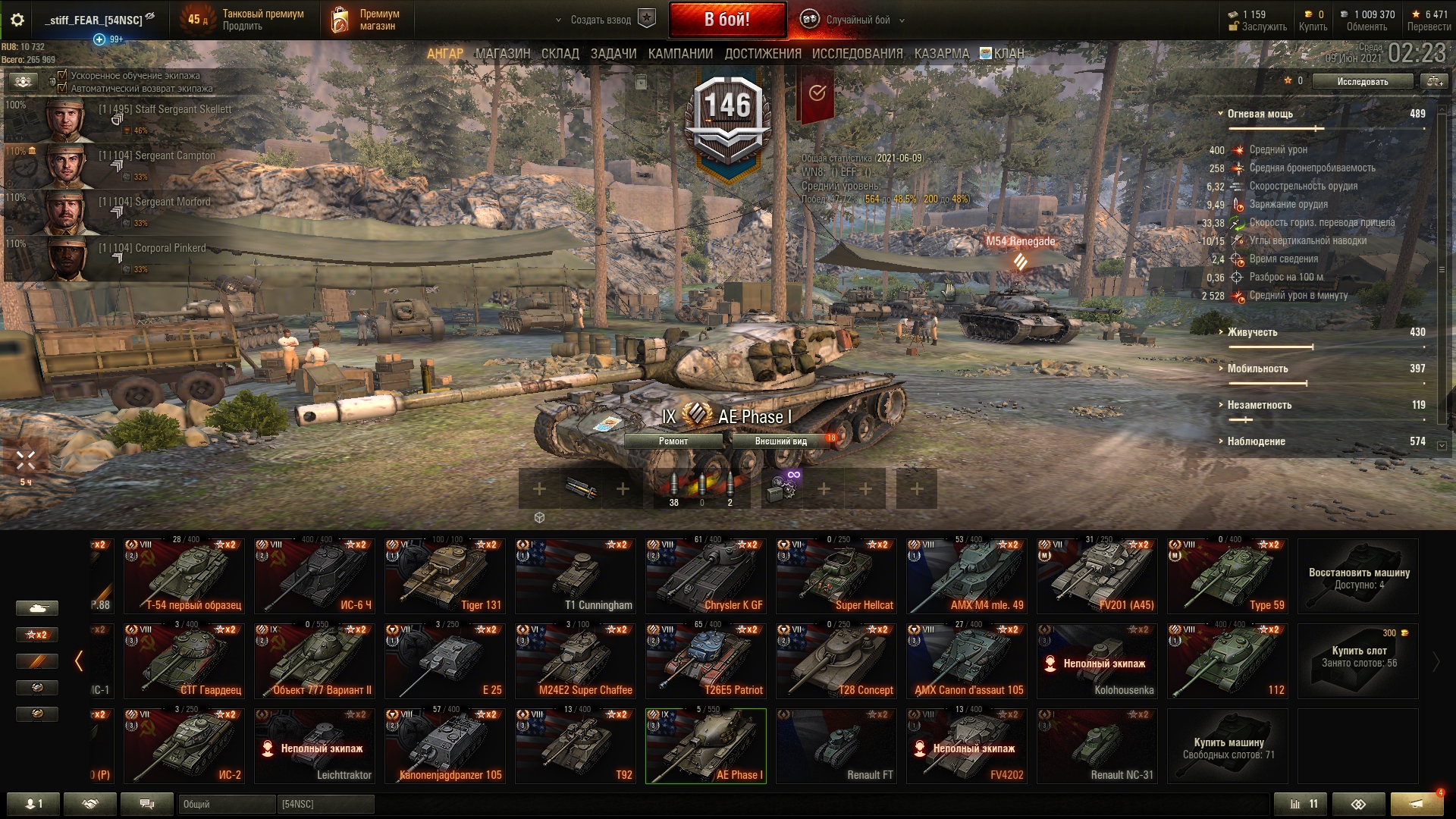Open the ДОСТИЖЕНИЯ tab

[x=762, y=54]
